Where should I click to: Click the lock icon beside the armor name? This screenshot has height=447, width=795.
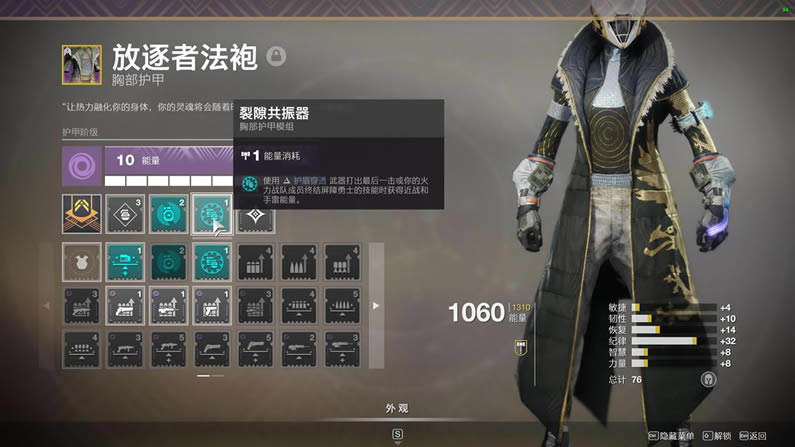coord(277,55)
